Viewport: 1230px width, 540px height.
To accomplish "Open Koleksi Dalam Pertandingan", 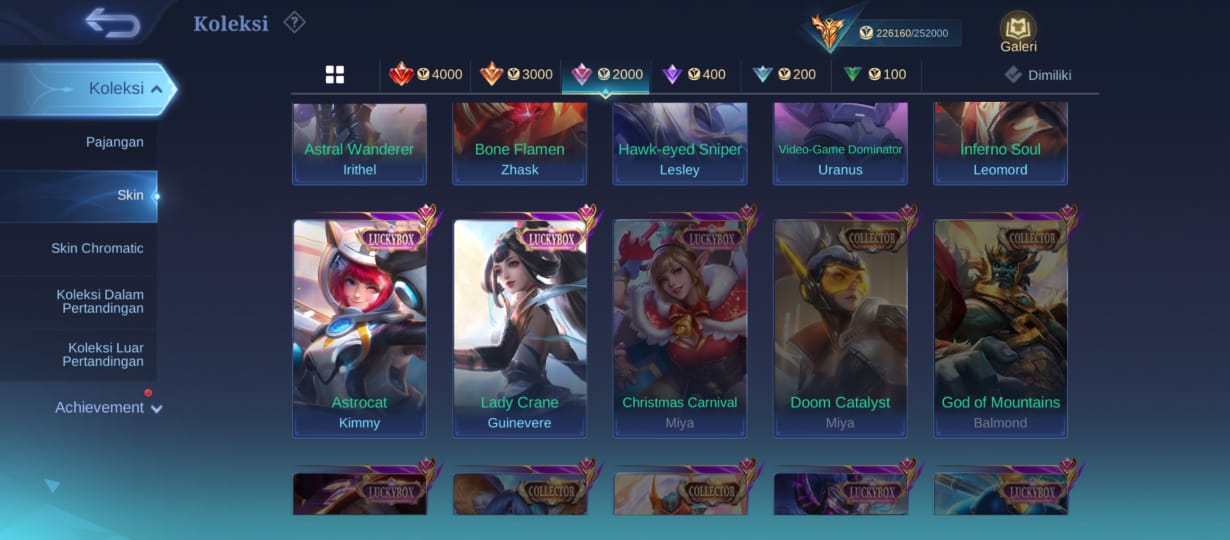I will tap(100, 302).
